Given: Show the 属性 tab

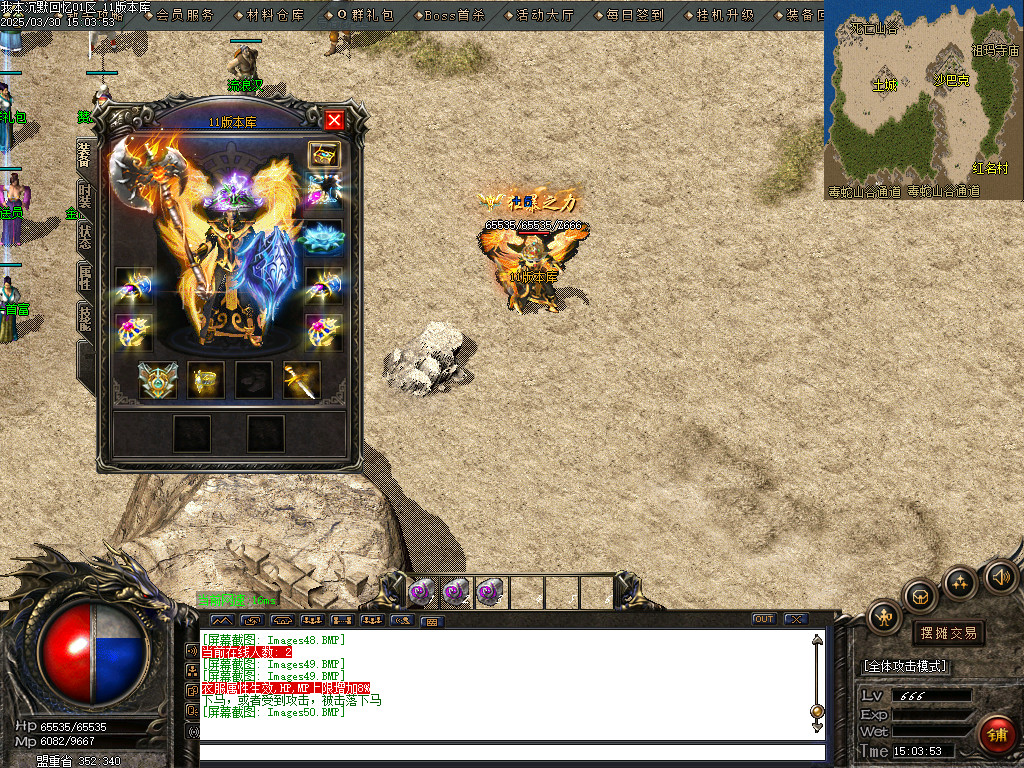Looking at the screenshot, I should pyautogui.click(x=85, y=277).
